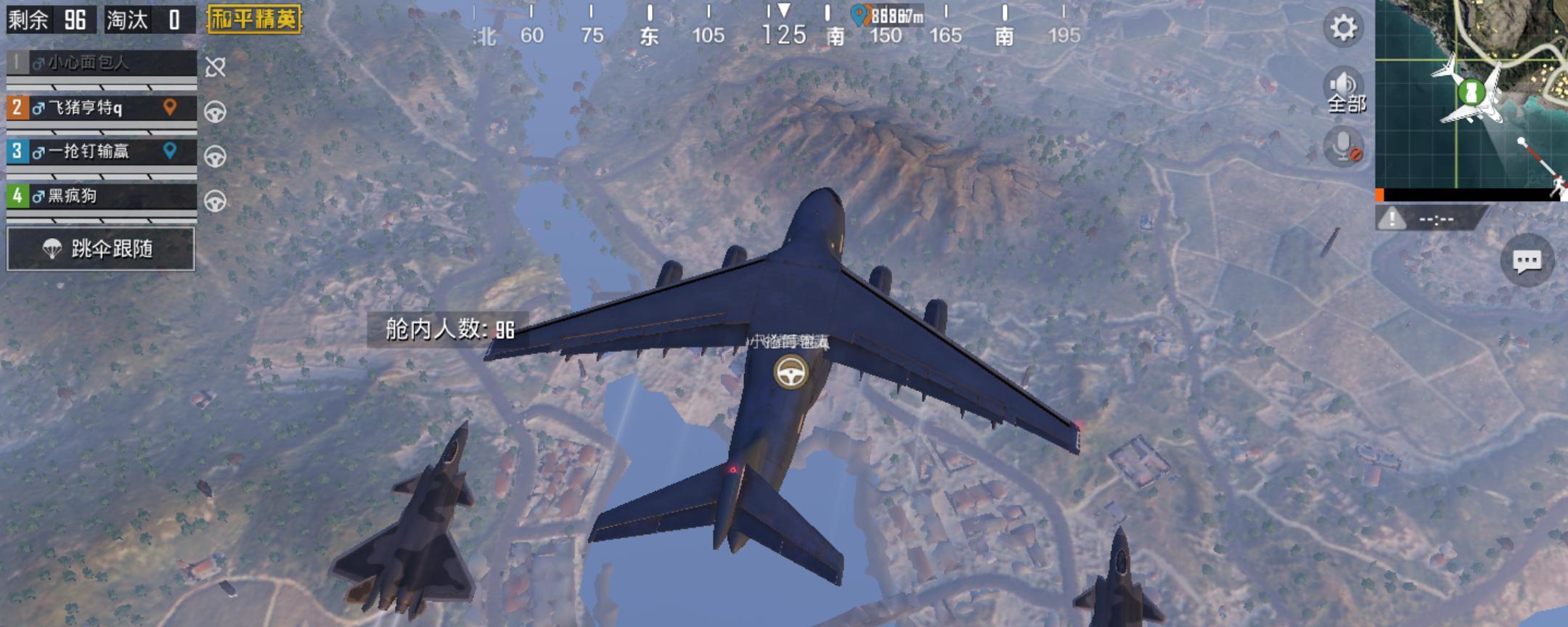Select teammate 黑疯狗 in squad list
1568x627 pixels.
pyautogui.click(x=102, y=196)
